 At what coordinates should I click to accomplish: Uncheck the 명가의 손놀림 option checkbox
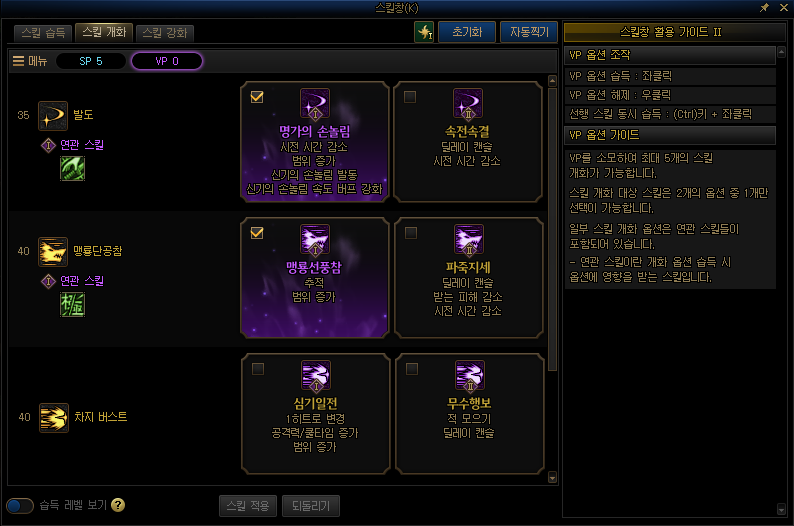(257, 97)
